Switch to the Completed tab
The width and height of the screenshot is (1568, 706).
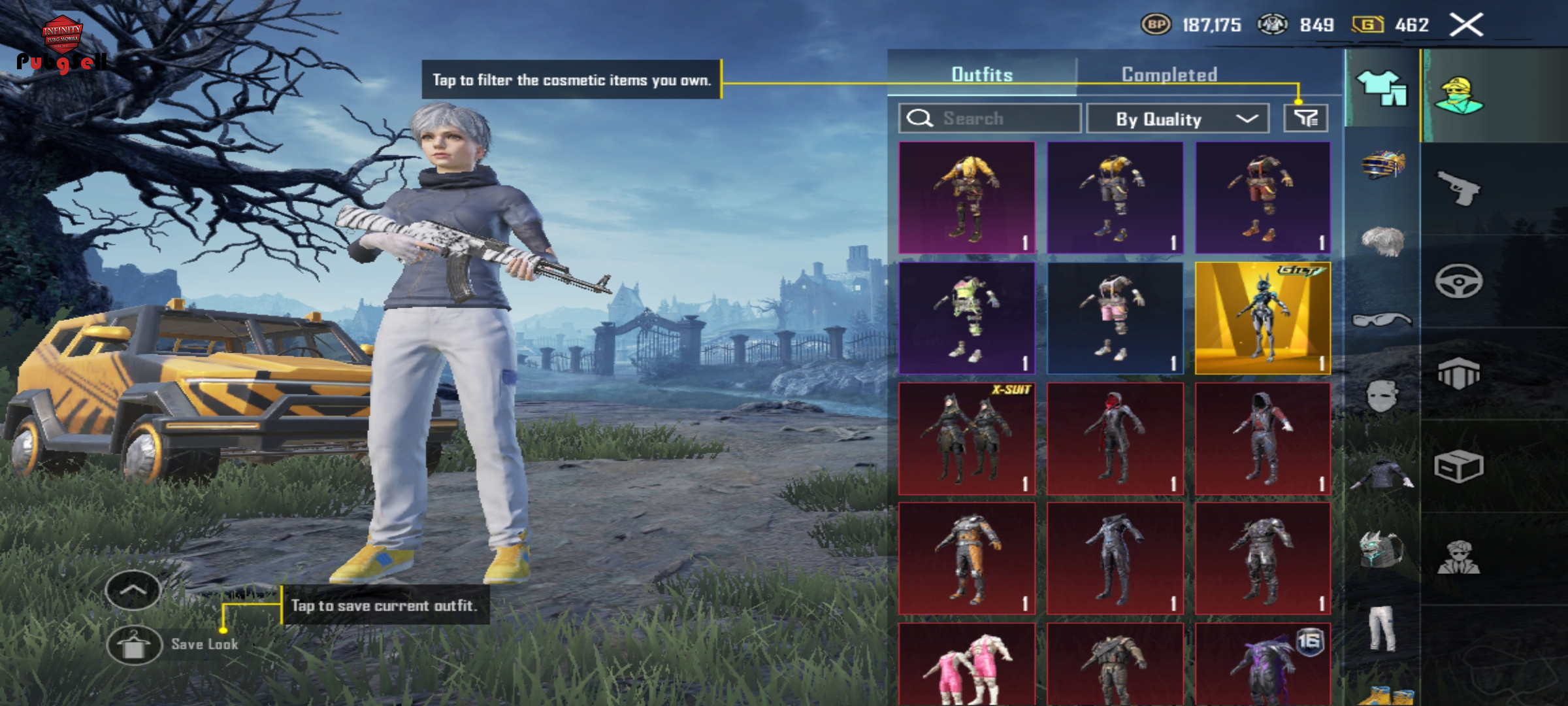(x=1169, y=75)
